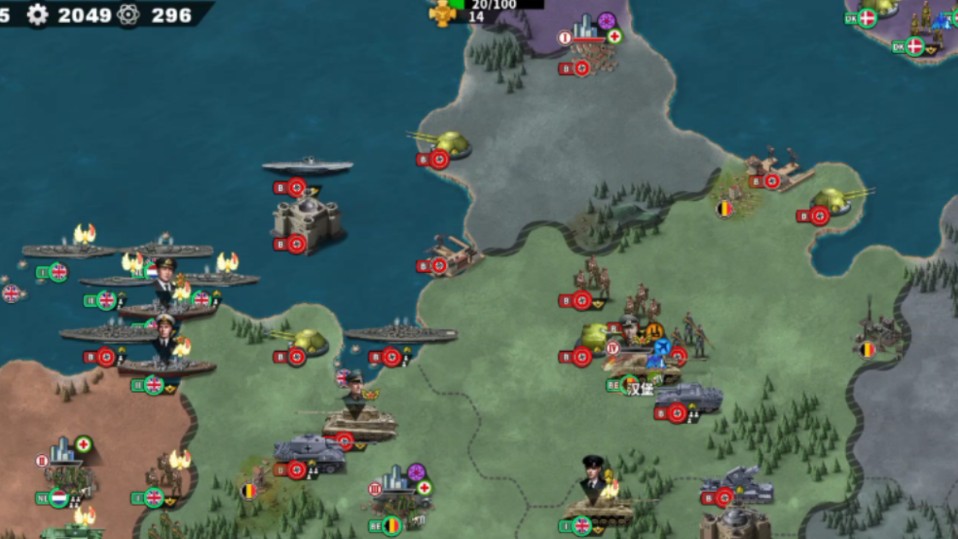Select the lone German submarine at sea
This screenshot has height=539, width=958.
(x=307, y=166)
